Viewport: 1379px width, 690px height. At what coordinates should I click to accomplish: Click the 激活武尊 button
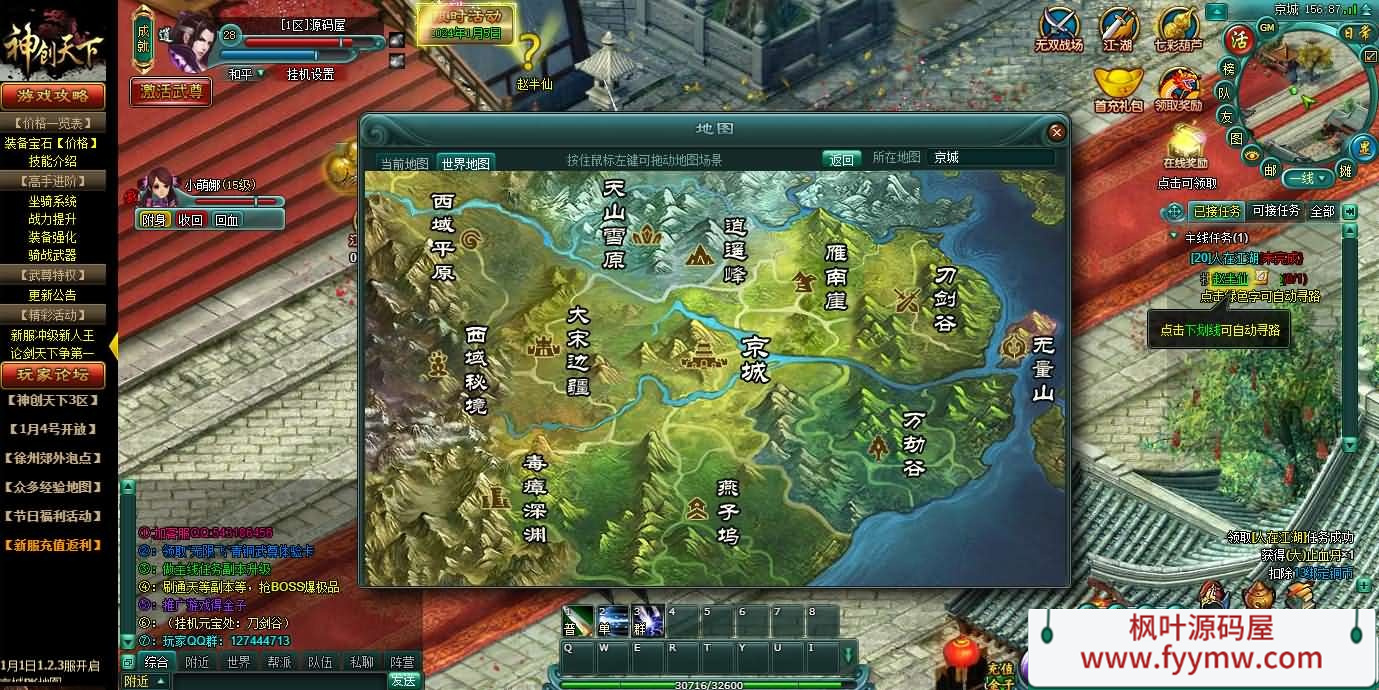click(170, 91)
